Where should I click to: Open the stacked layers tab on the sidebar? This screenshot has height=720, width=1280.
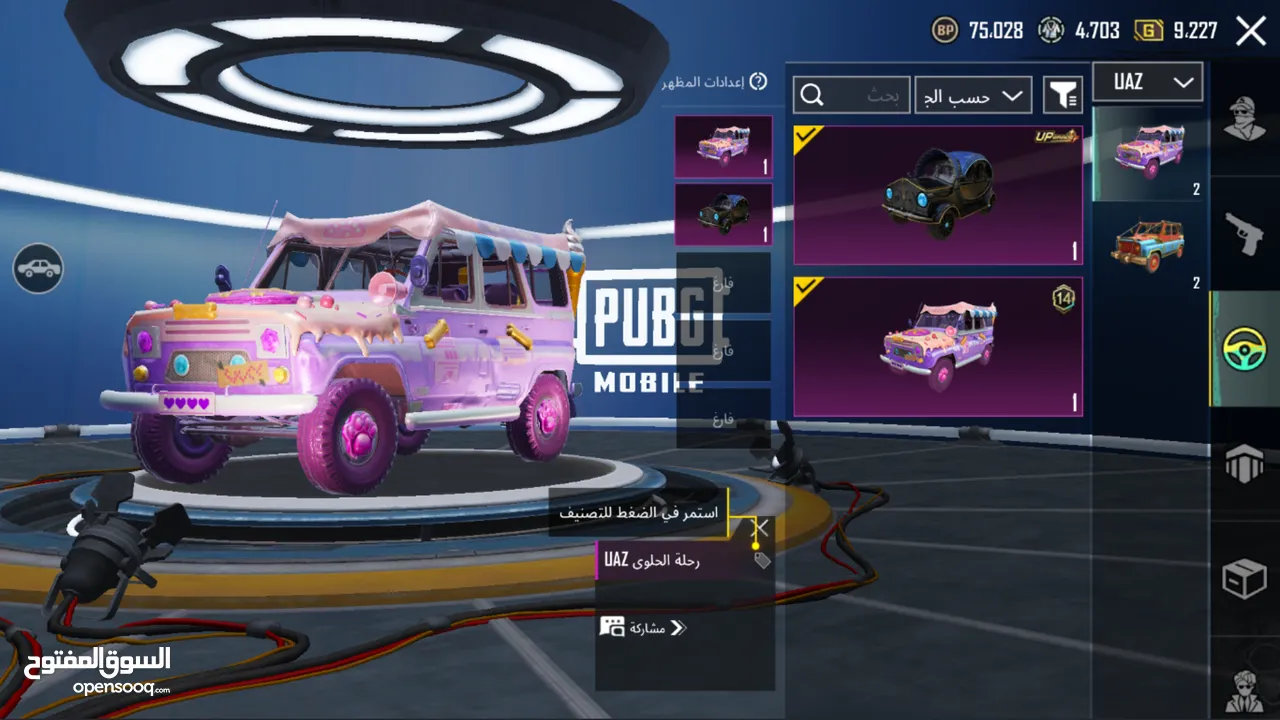coord(1245,464)
